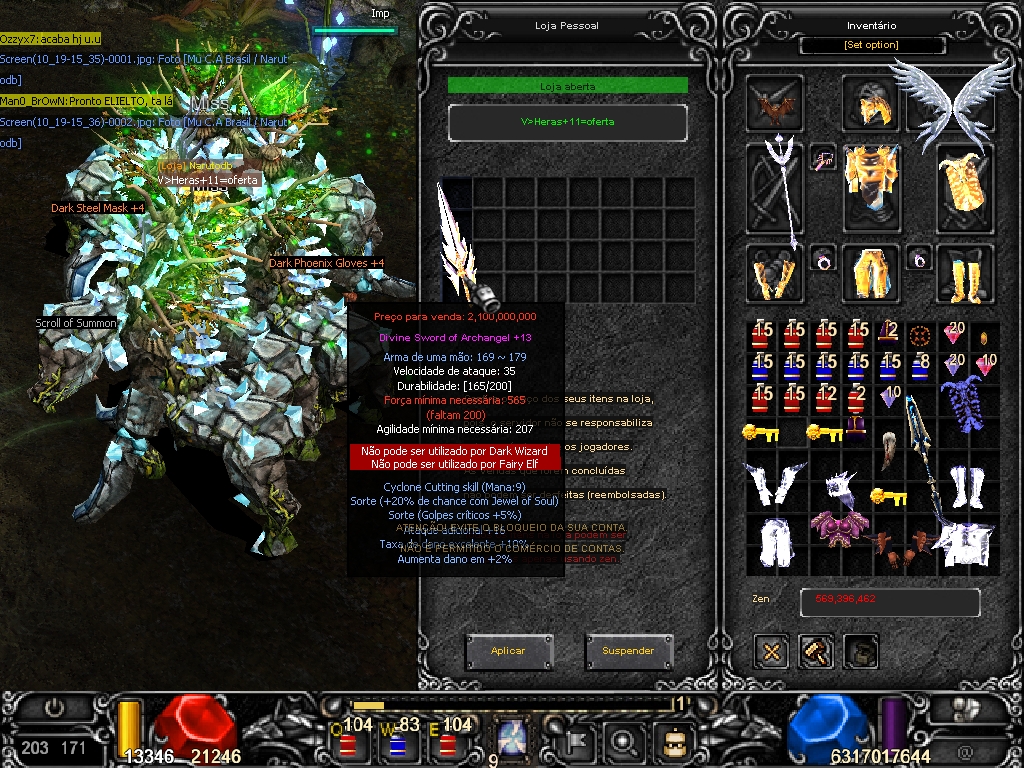Close the inventory with the X button

(x=771, y=652)
